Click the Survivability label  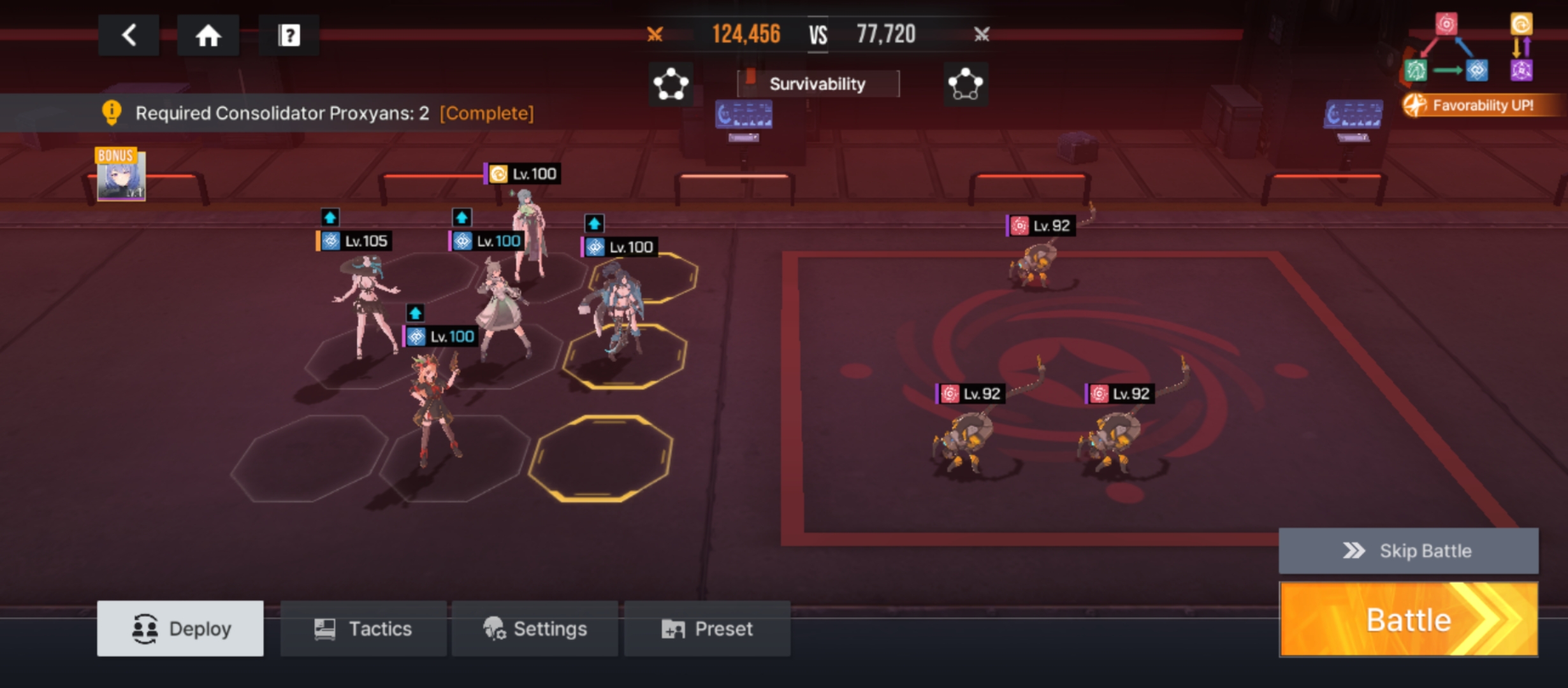[818, 84]
